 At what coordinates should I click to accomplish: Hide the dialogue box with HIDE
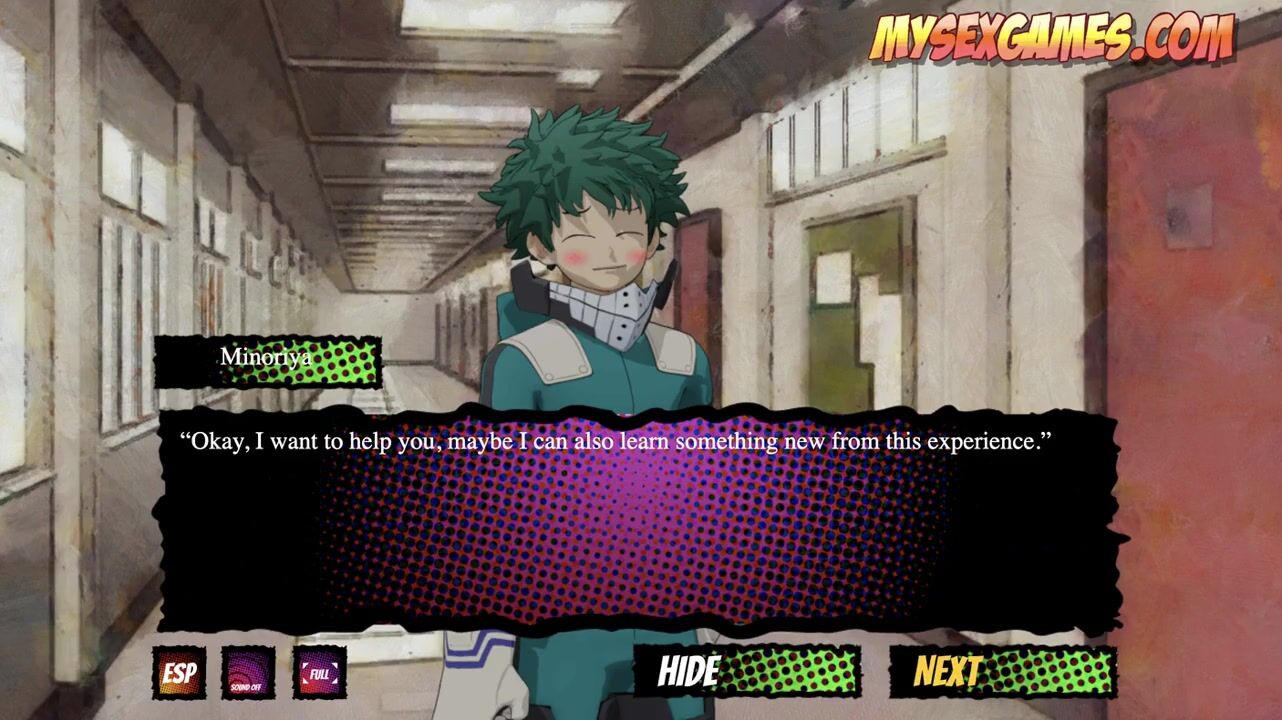click(747, 672)
